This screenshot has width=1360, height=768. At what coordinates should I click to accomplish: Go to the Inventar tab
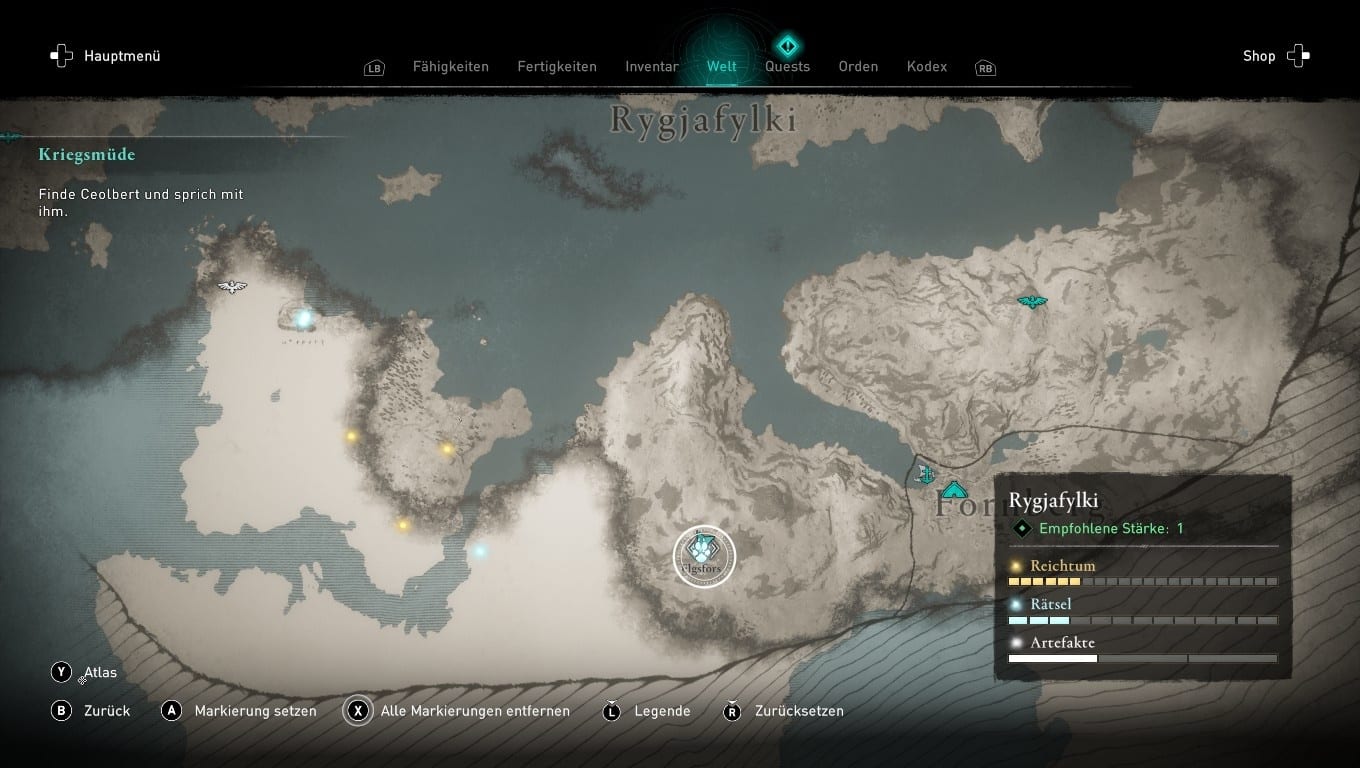tap(652, 67)
